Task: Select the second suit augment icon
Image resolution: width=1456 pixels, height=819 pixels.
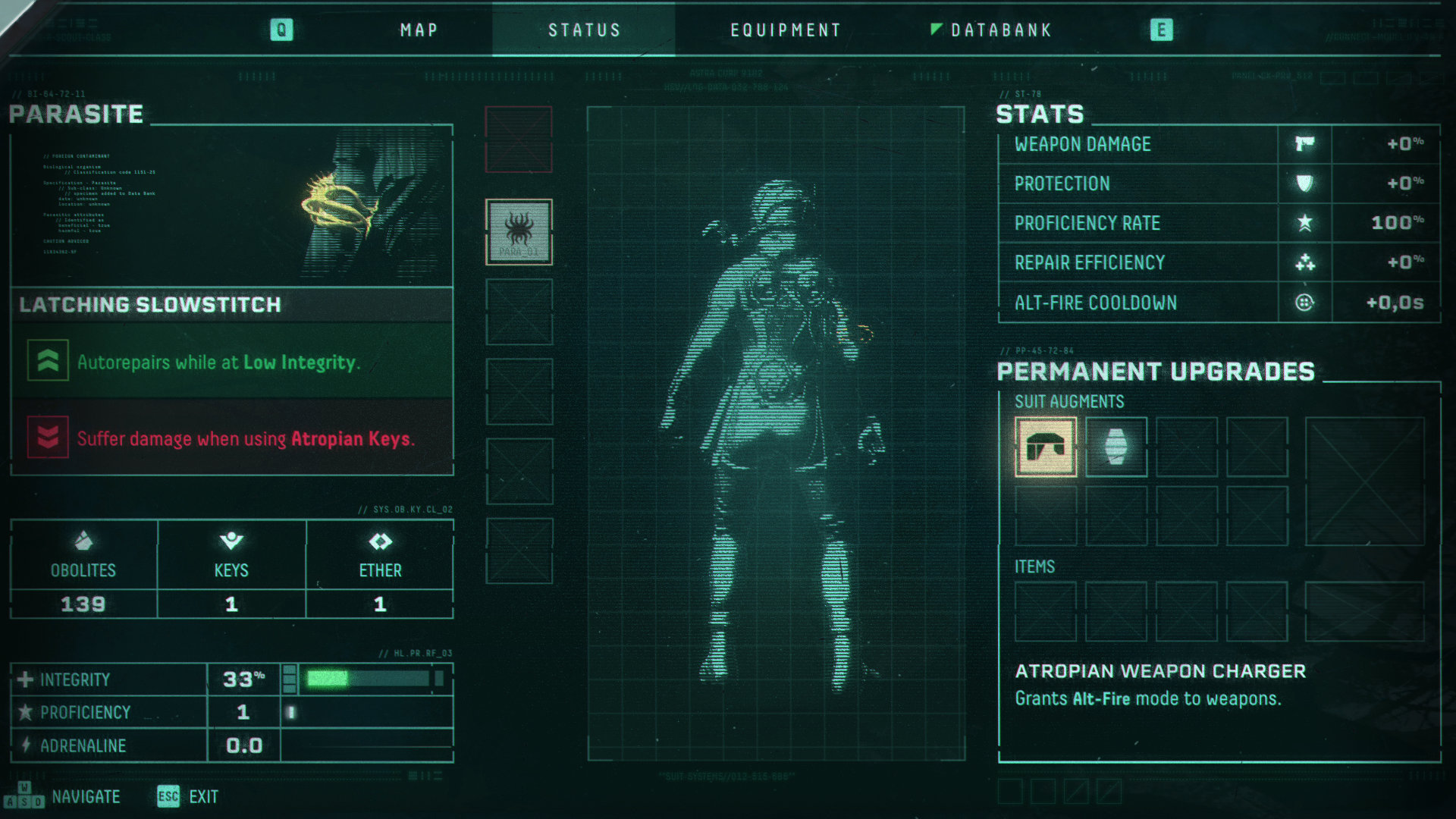Action: coord(1116,447)
